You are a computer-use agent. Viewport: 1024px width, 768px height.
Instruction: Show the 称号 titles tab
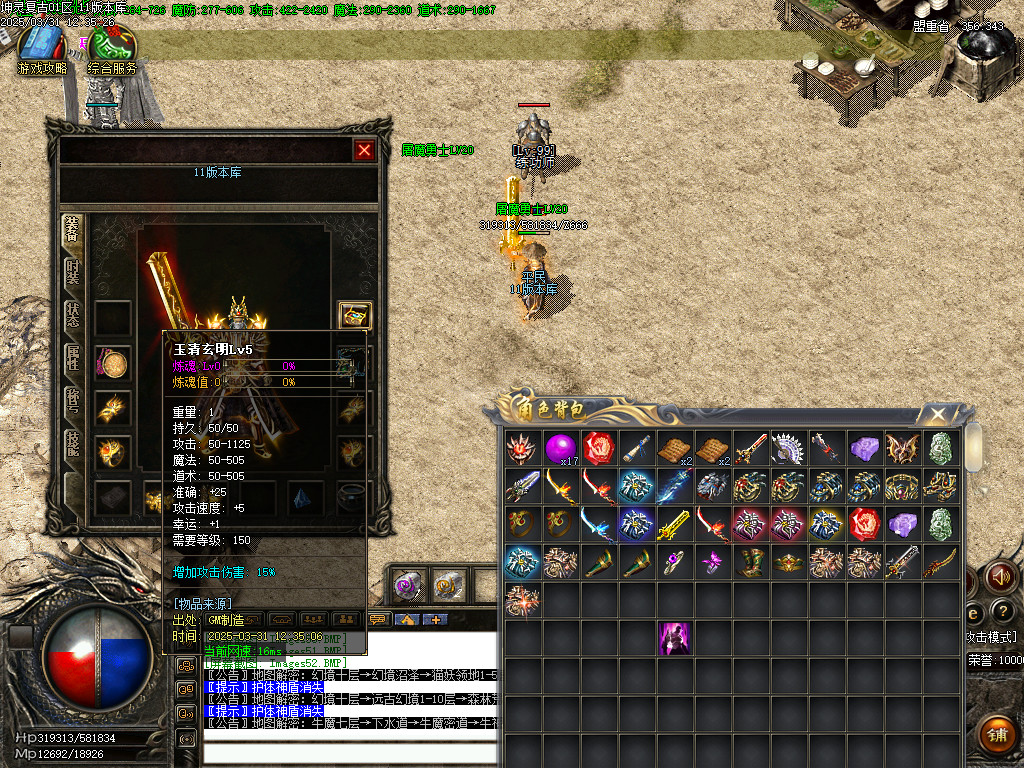[73, 402]
